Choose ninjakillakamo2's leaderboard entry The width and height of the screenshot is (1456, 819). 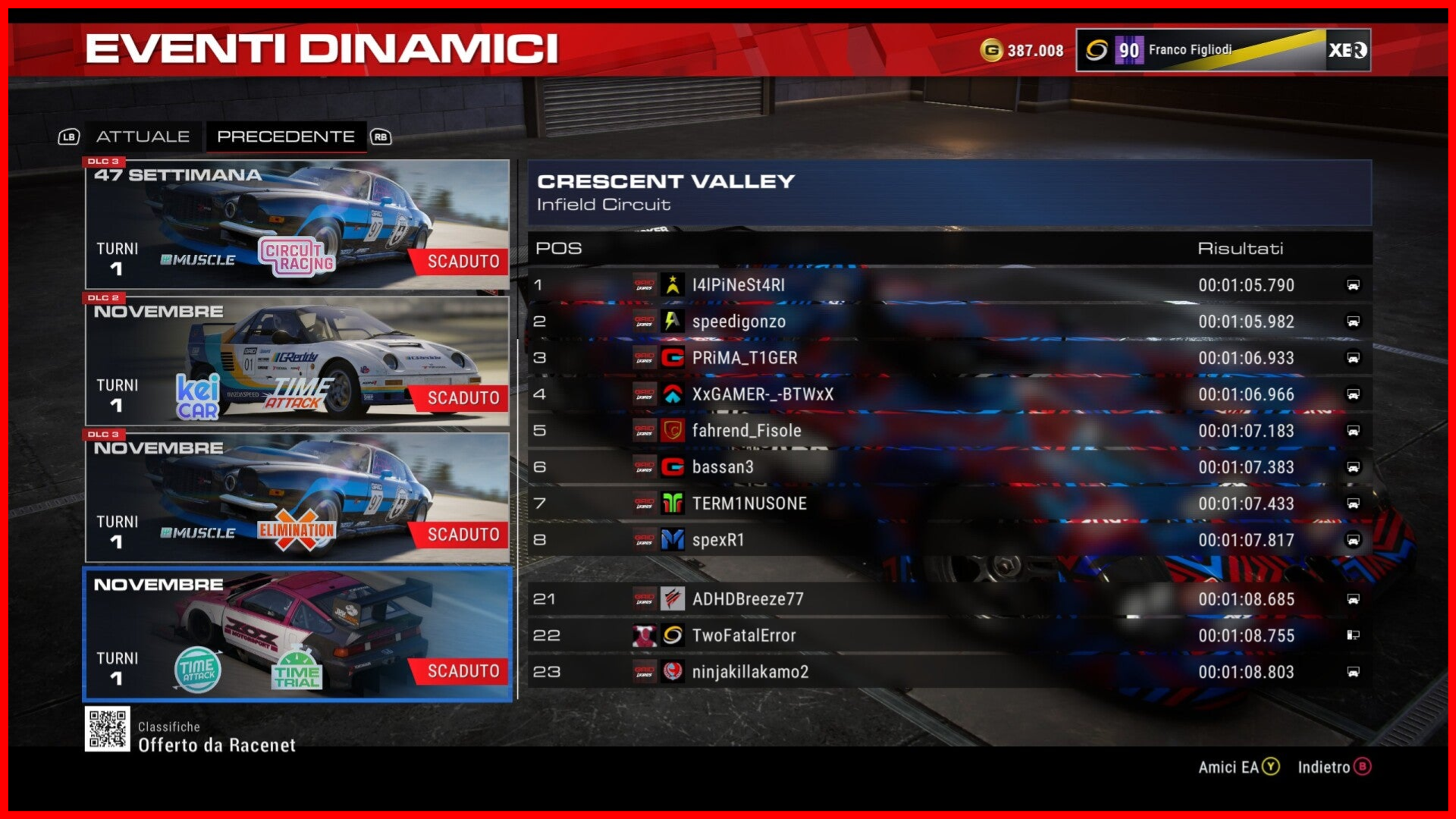coord(949,672)
